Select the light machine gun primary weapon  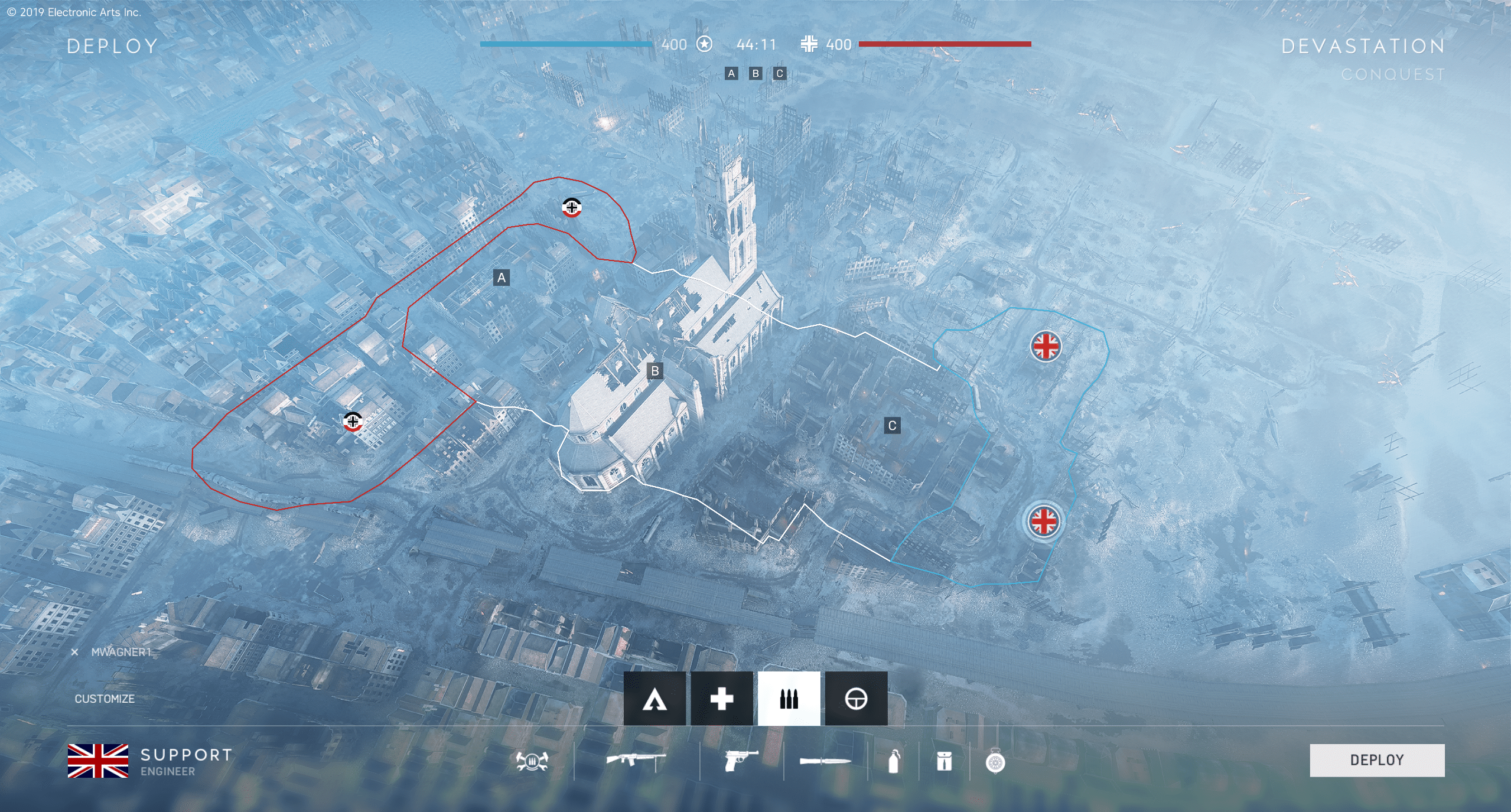(x=636, y=760)
